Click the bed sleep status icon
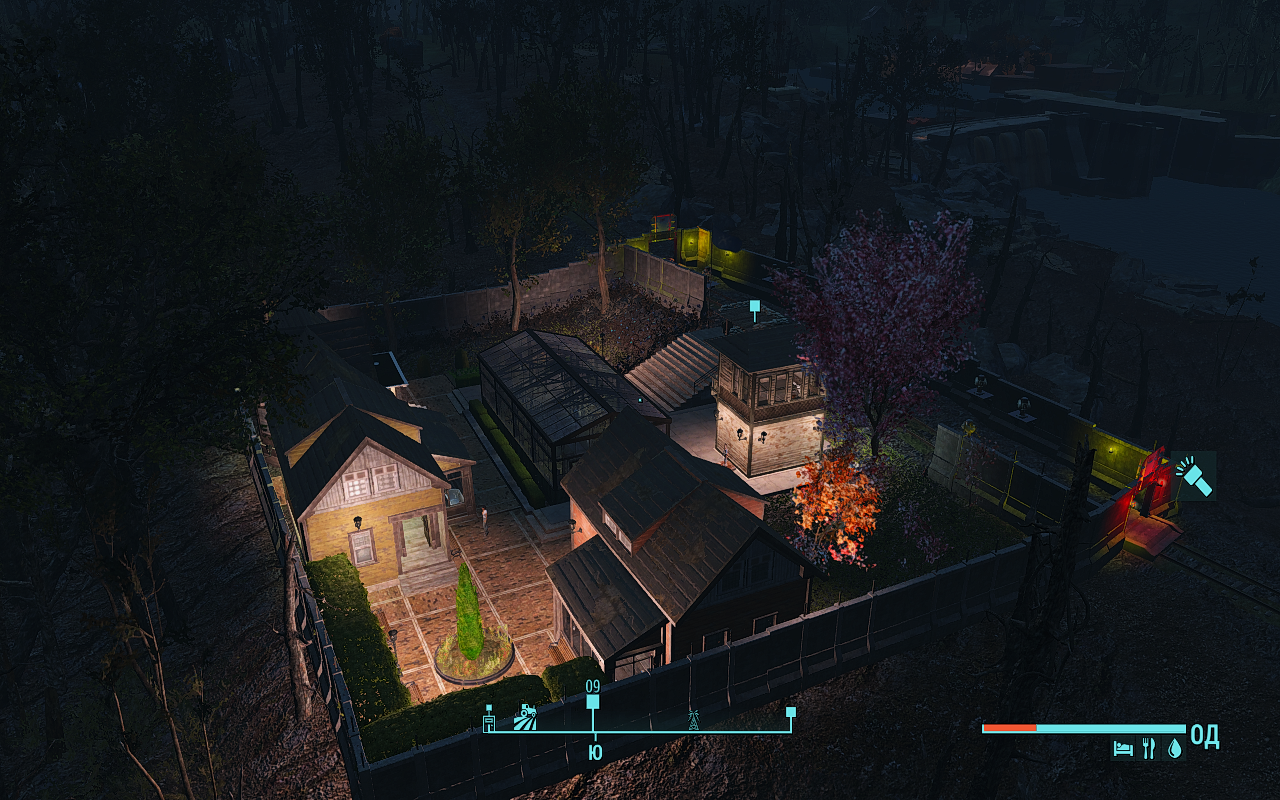The height and width of the screenshot is (800, 1280). [x=1123, y=747]
